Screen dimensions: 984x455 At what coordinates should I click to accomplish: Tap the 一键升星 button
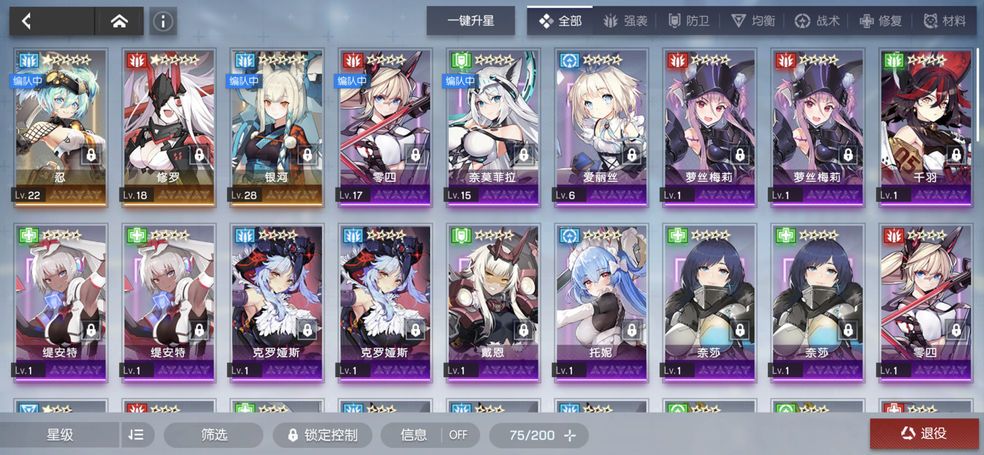(470, 21)
